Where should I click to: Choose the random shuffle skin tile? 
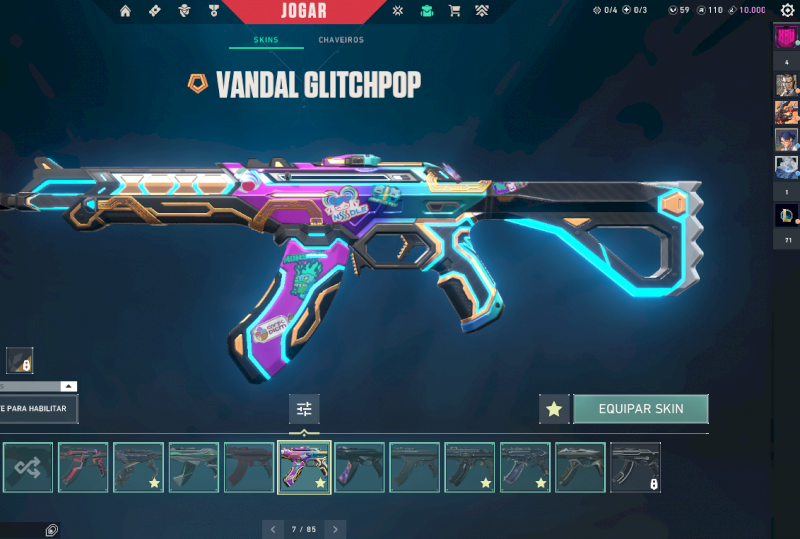[28, 468]
